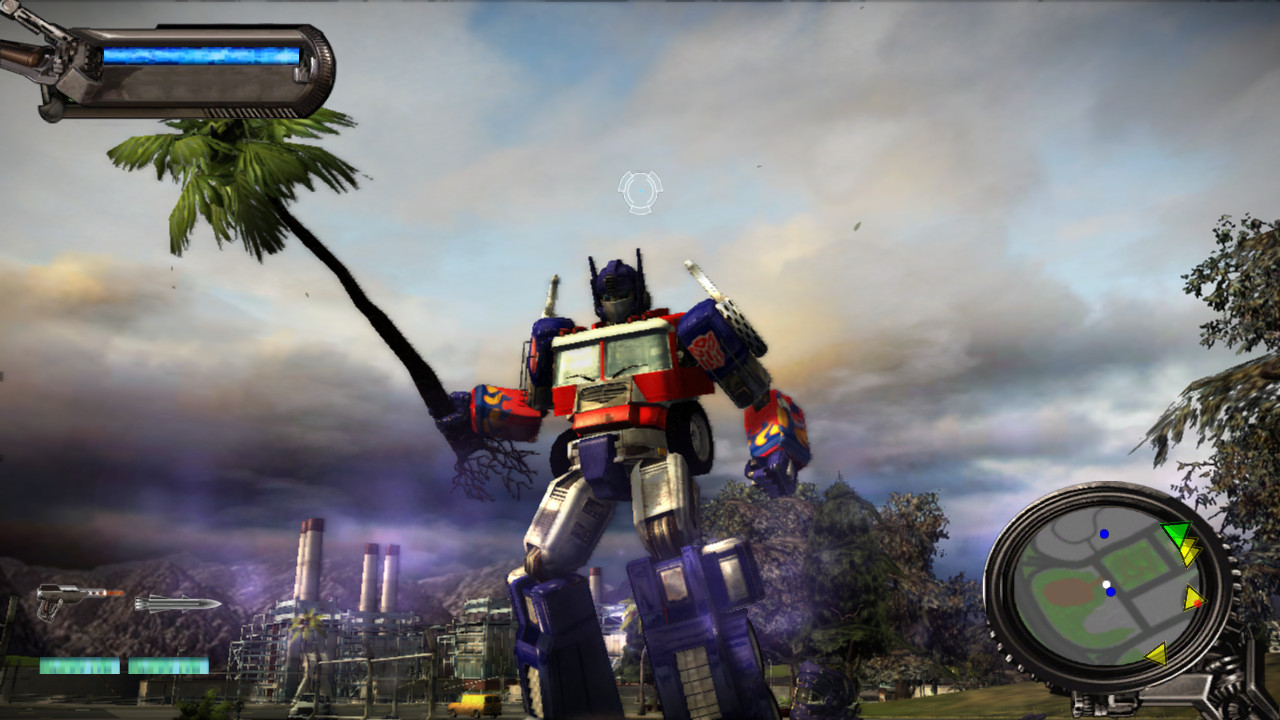Click the red enemy dot on the minimap
The height and width of the screenshot is (720, 1280).
coord(1198,604)
